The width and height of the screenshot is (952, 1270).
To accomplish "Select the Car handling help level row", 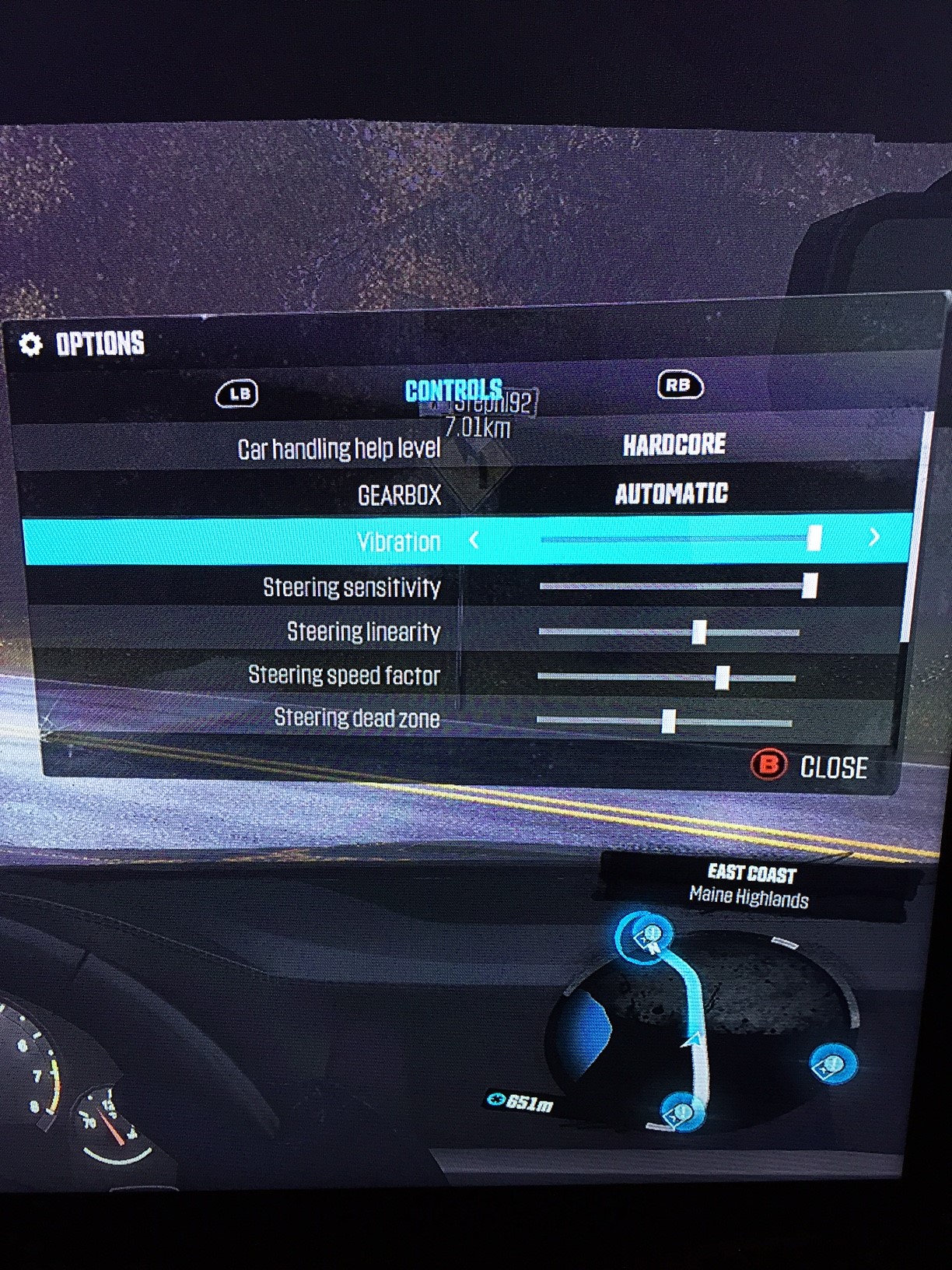I will click(x=467, y=447).
